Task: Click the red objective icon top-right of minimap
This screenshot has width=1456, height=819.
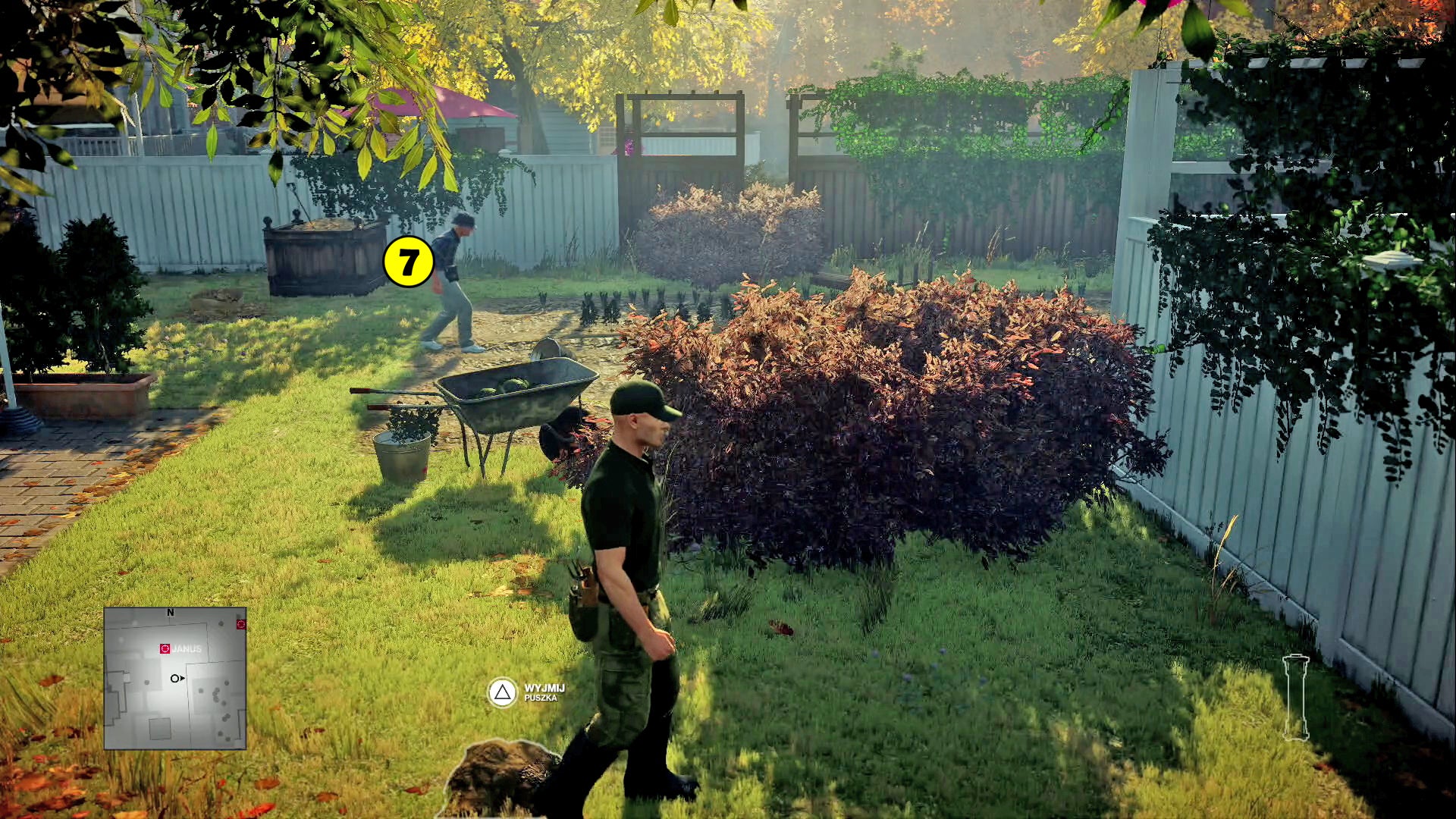Action: 242,623
